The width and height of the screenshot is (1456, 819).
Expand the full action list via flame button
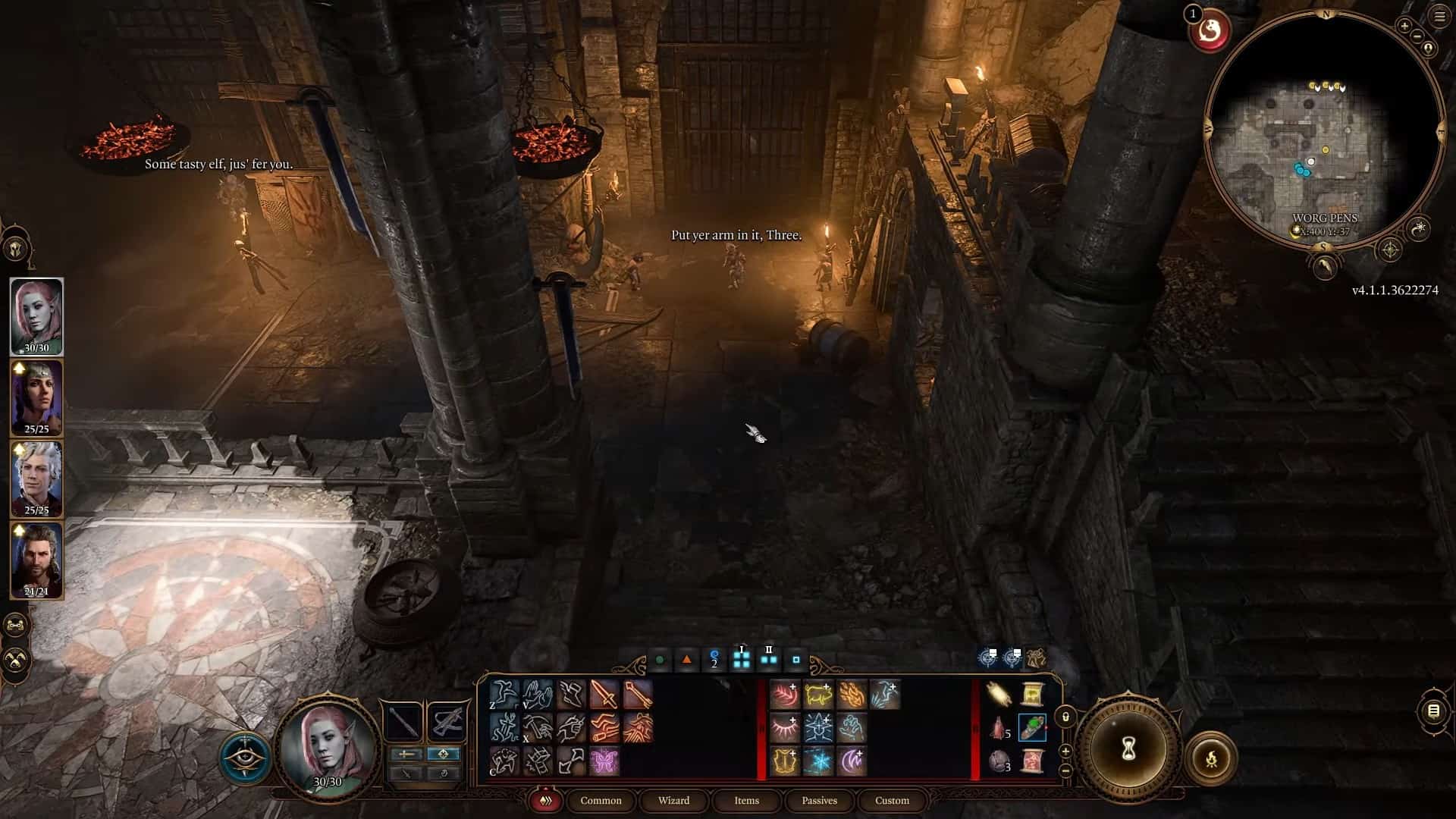click(x=544, y=800)
